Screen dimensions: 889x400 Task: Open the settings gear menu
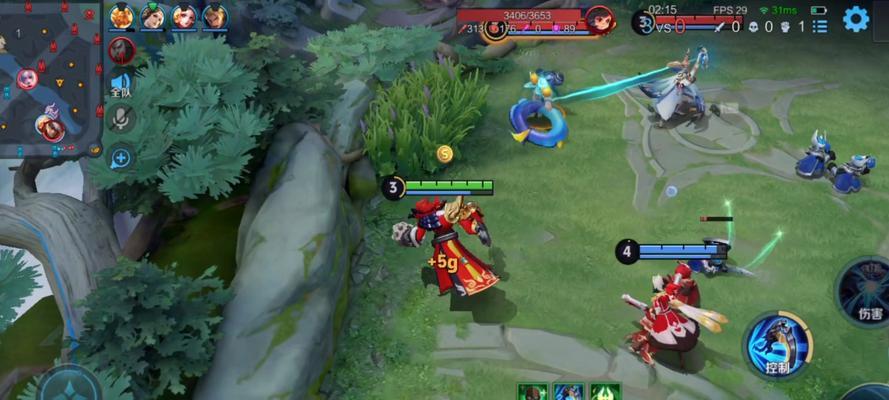[x=855, y=18]
